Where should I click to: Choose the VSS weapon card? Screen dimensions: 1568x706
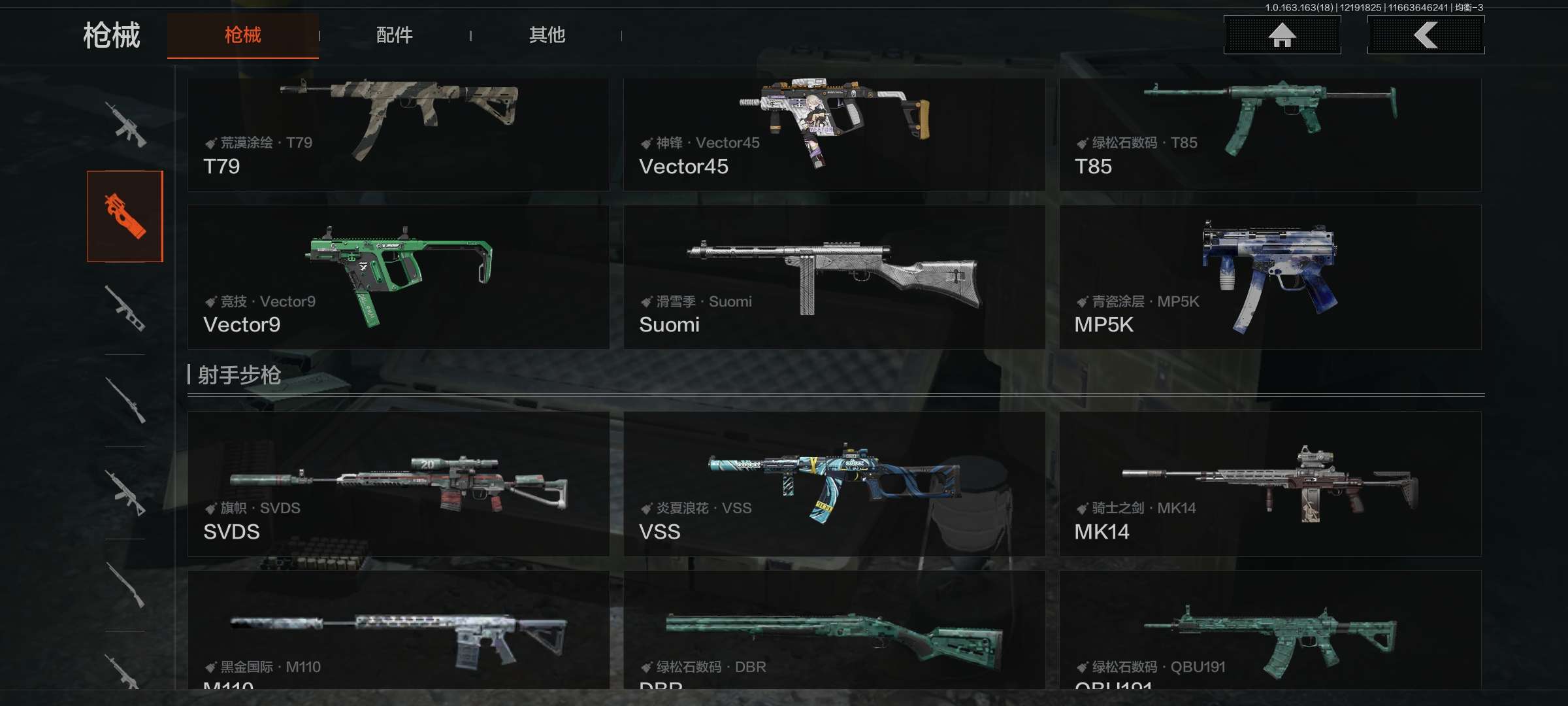(834, 484)
